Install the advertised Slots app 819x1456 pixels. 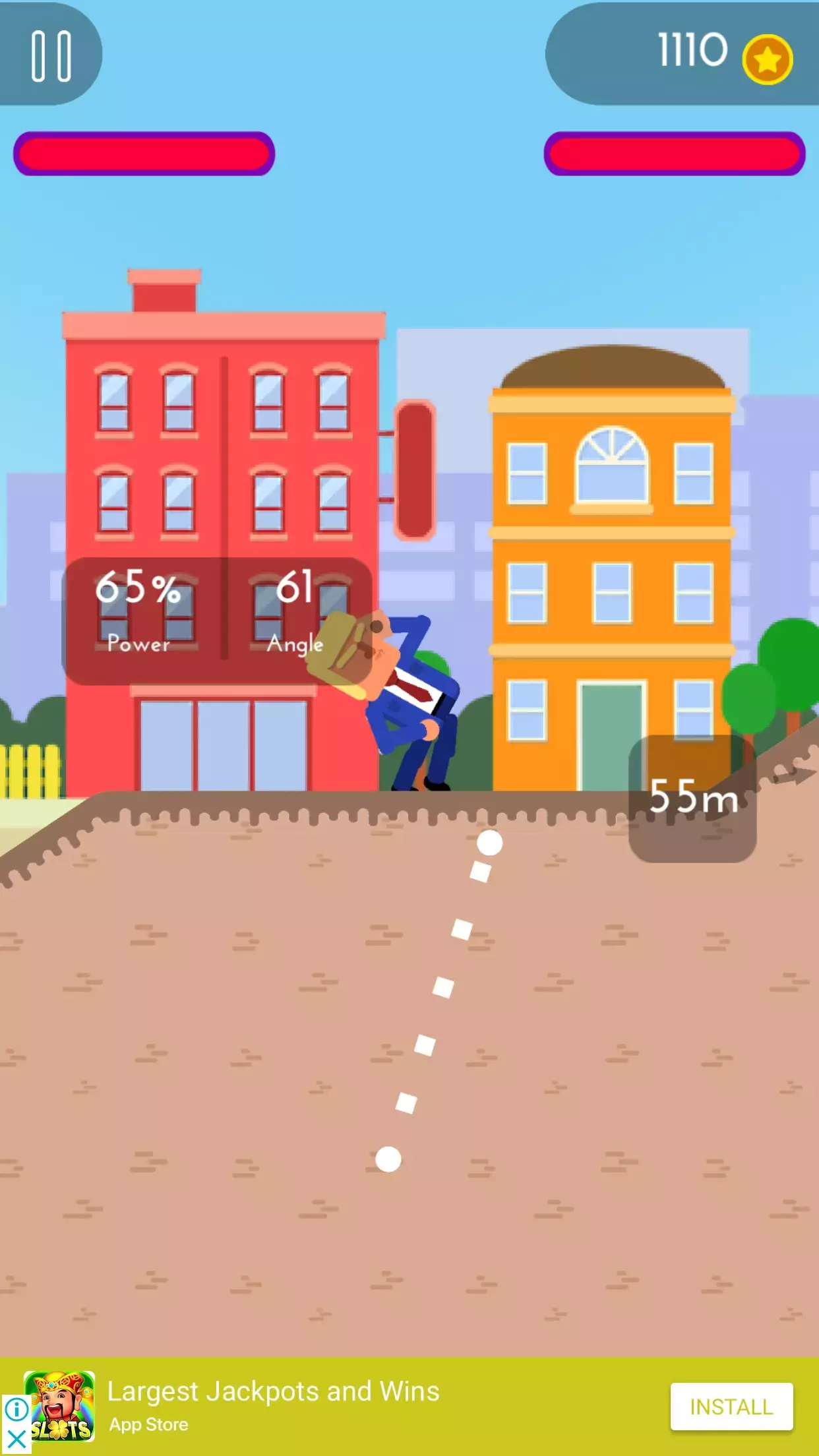[x=731, y=1407]
